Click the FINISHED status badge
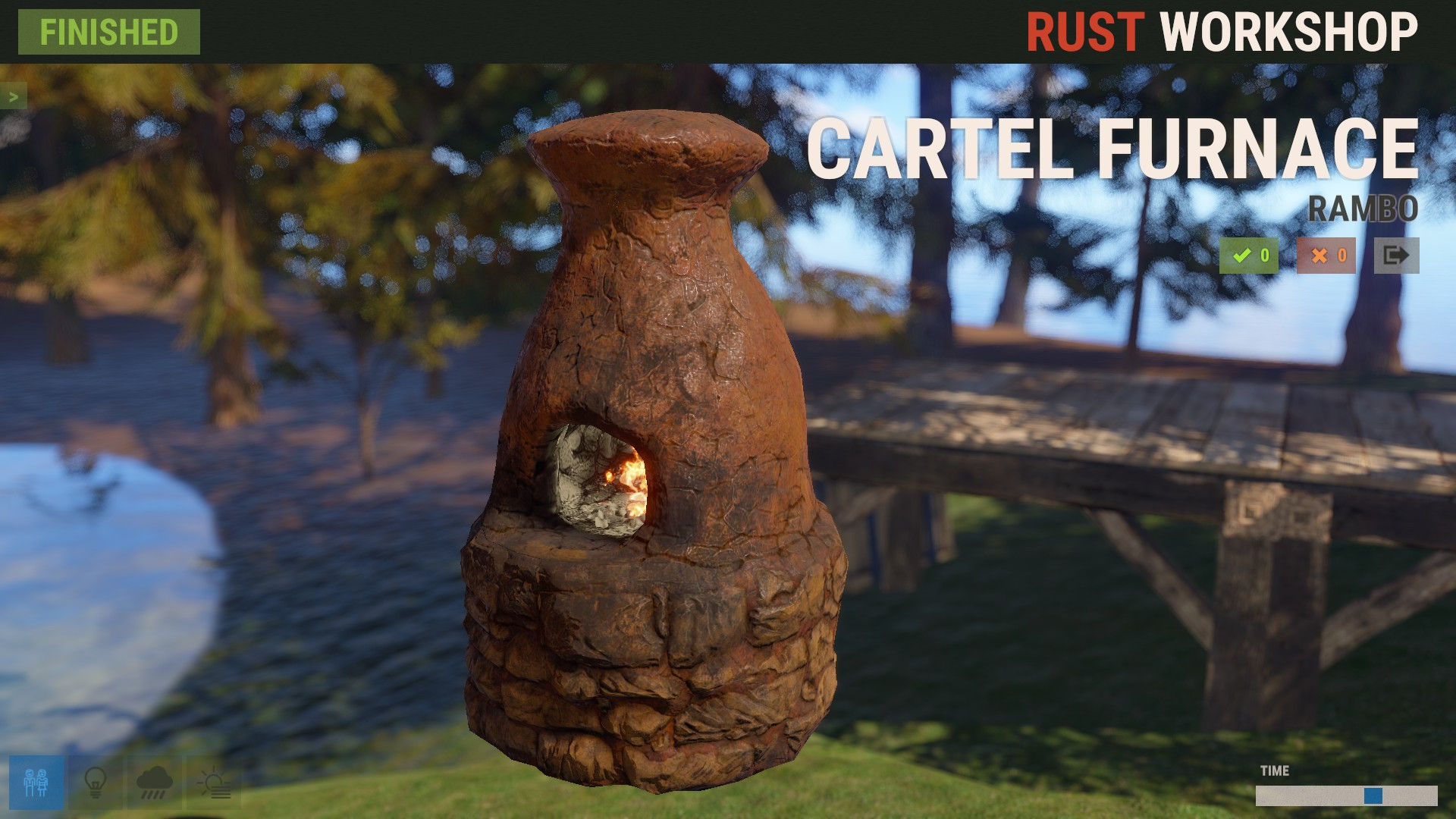1456x819 pixels. tap(108, 32)
